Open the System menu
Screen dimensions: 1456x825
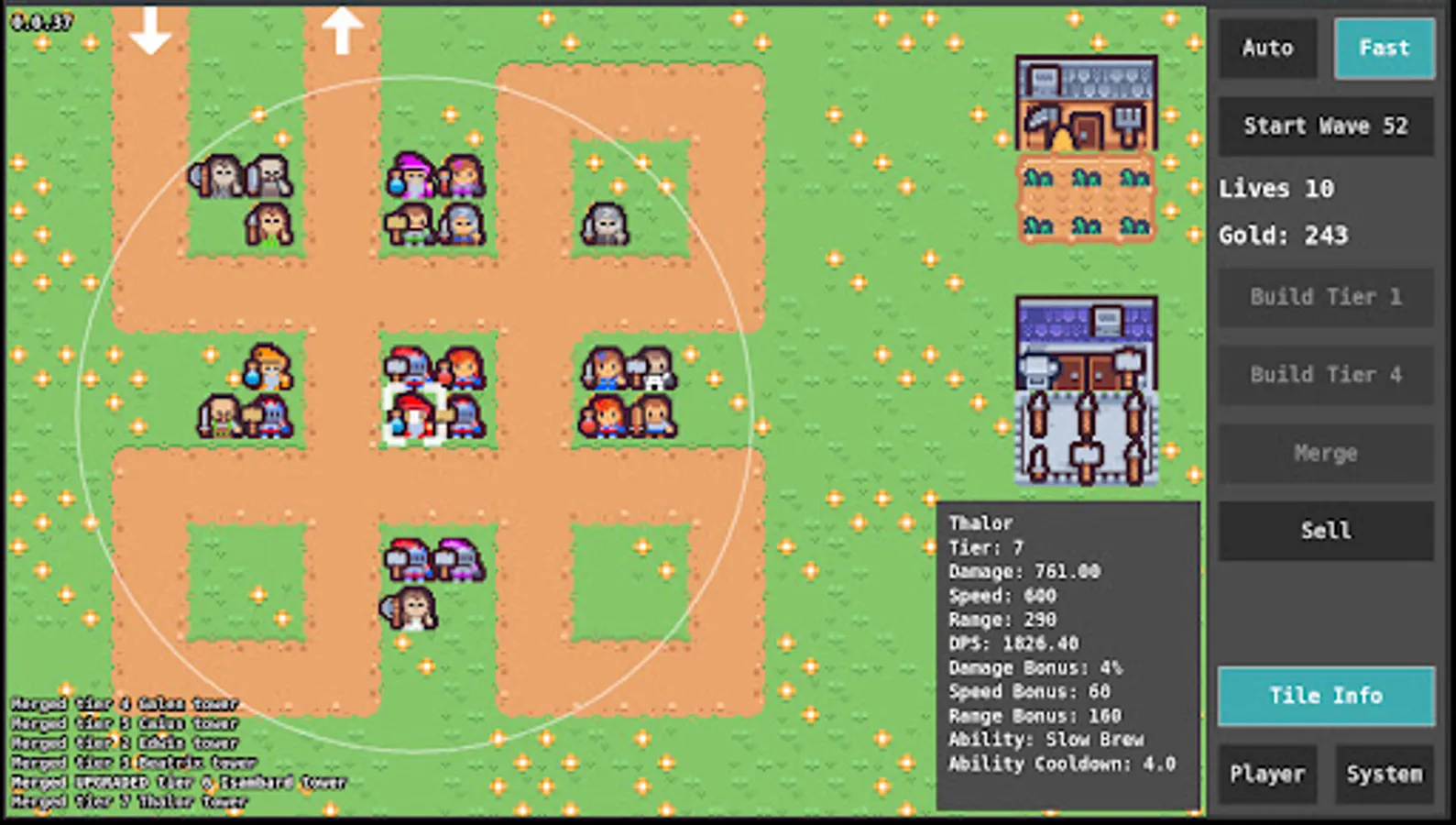1384,774
